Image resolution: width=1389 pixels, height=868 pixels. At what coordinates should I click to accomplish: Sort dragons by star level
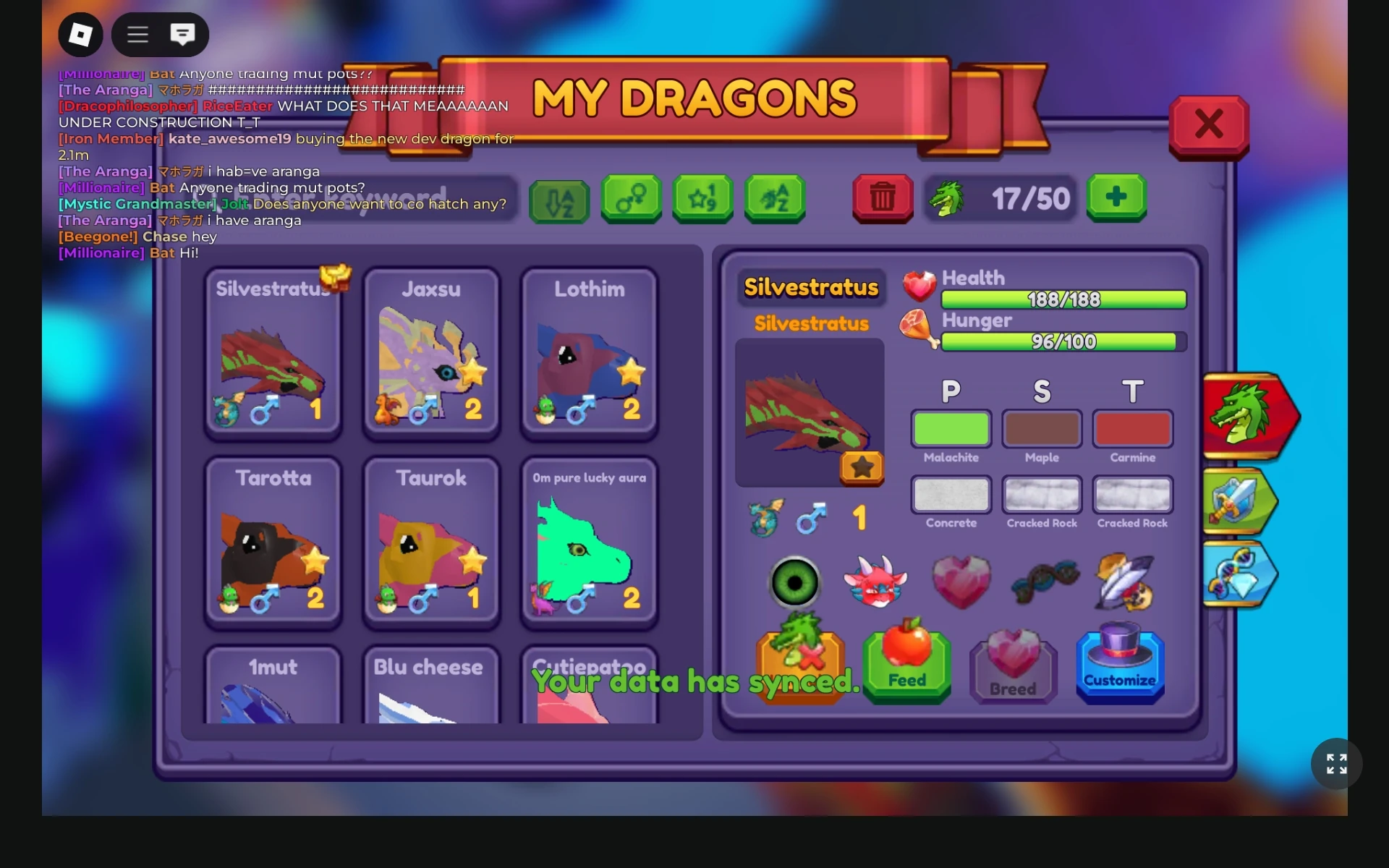pyautogui.click(x=702, y=199)
